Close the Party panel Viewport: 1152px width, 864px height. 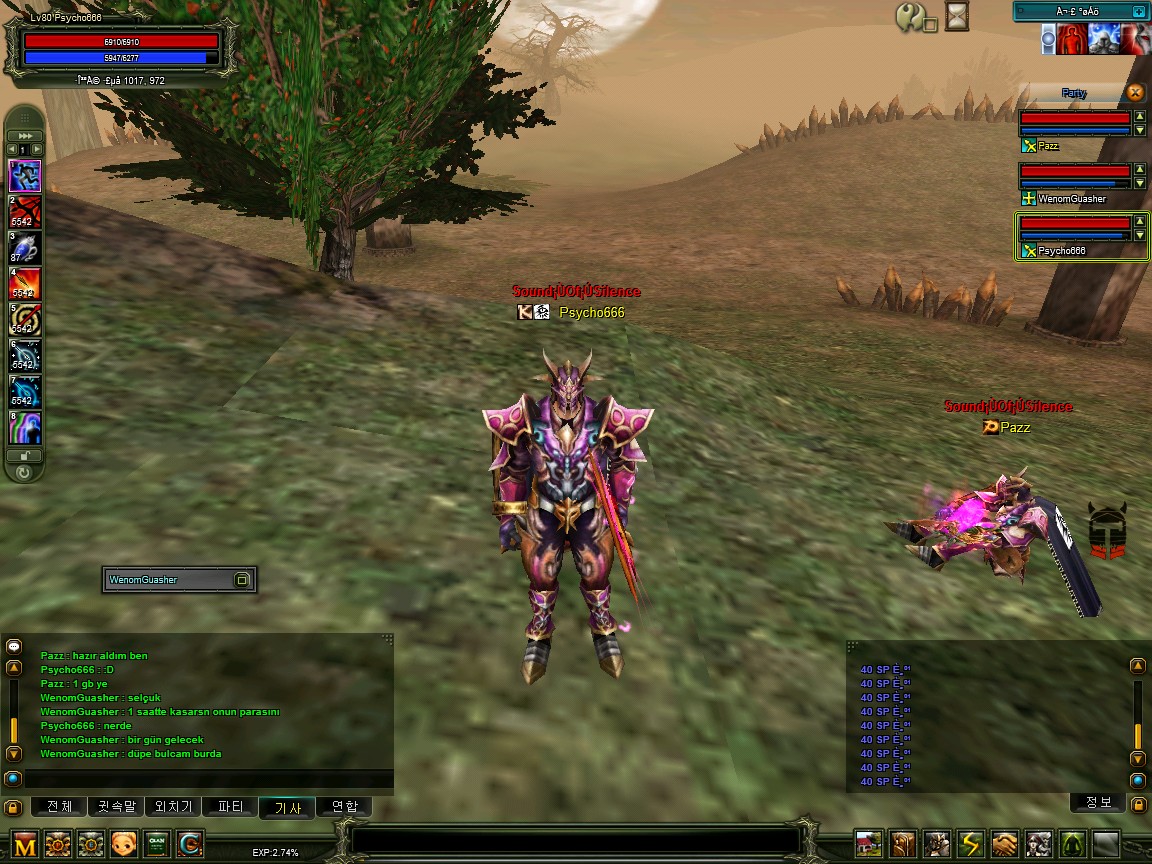(1135, 93)
